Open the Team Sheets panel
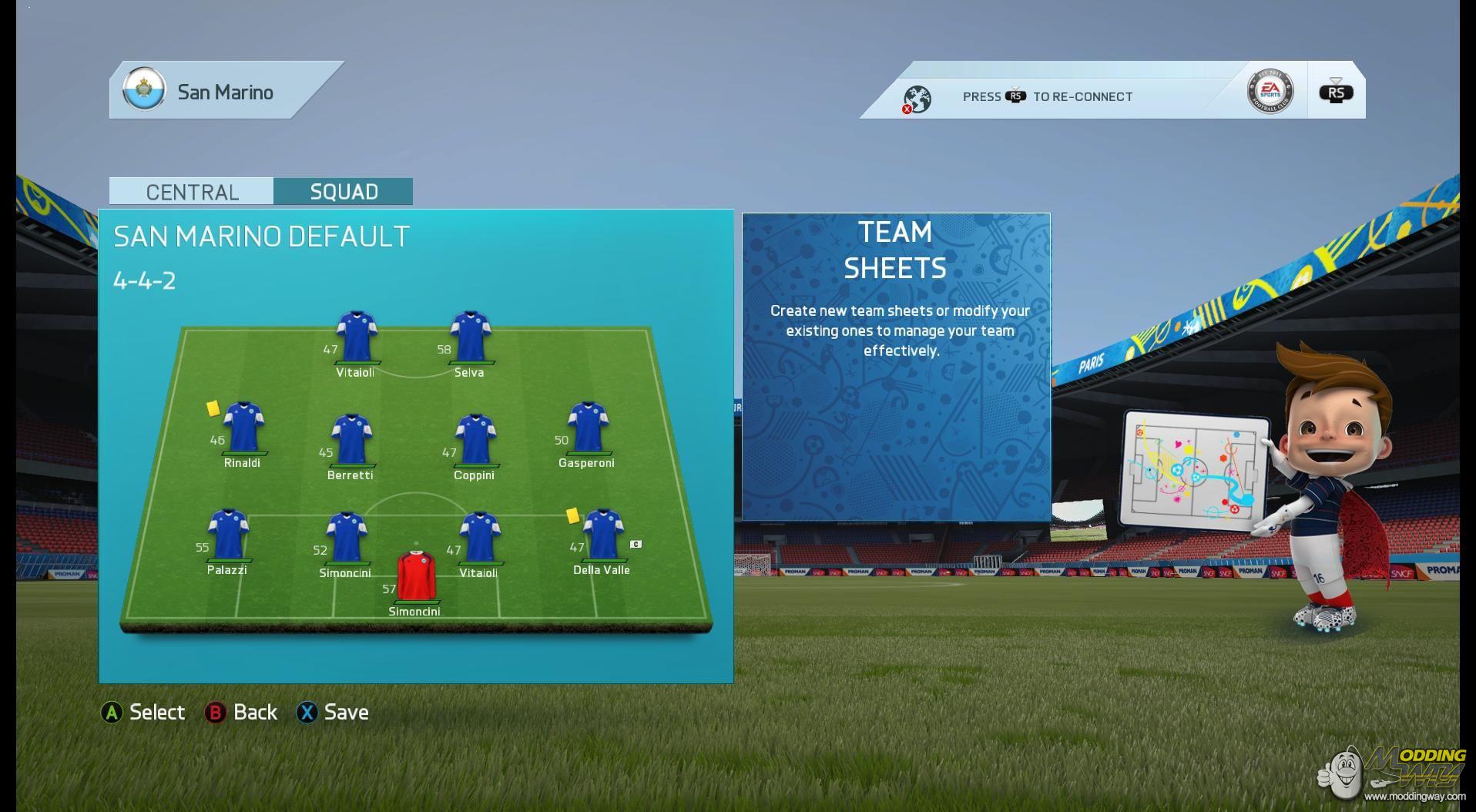The height and width of the screenshot is (812, 1476). 896,367
